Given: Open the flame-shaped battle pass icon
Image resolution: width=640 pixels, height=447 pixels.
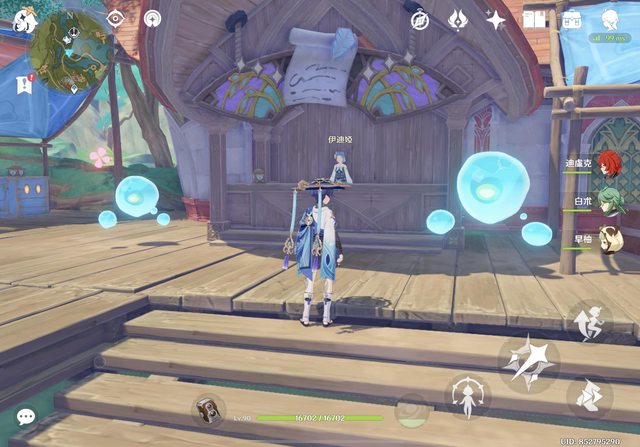Looking at the screenshot, I should point(457,20).
